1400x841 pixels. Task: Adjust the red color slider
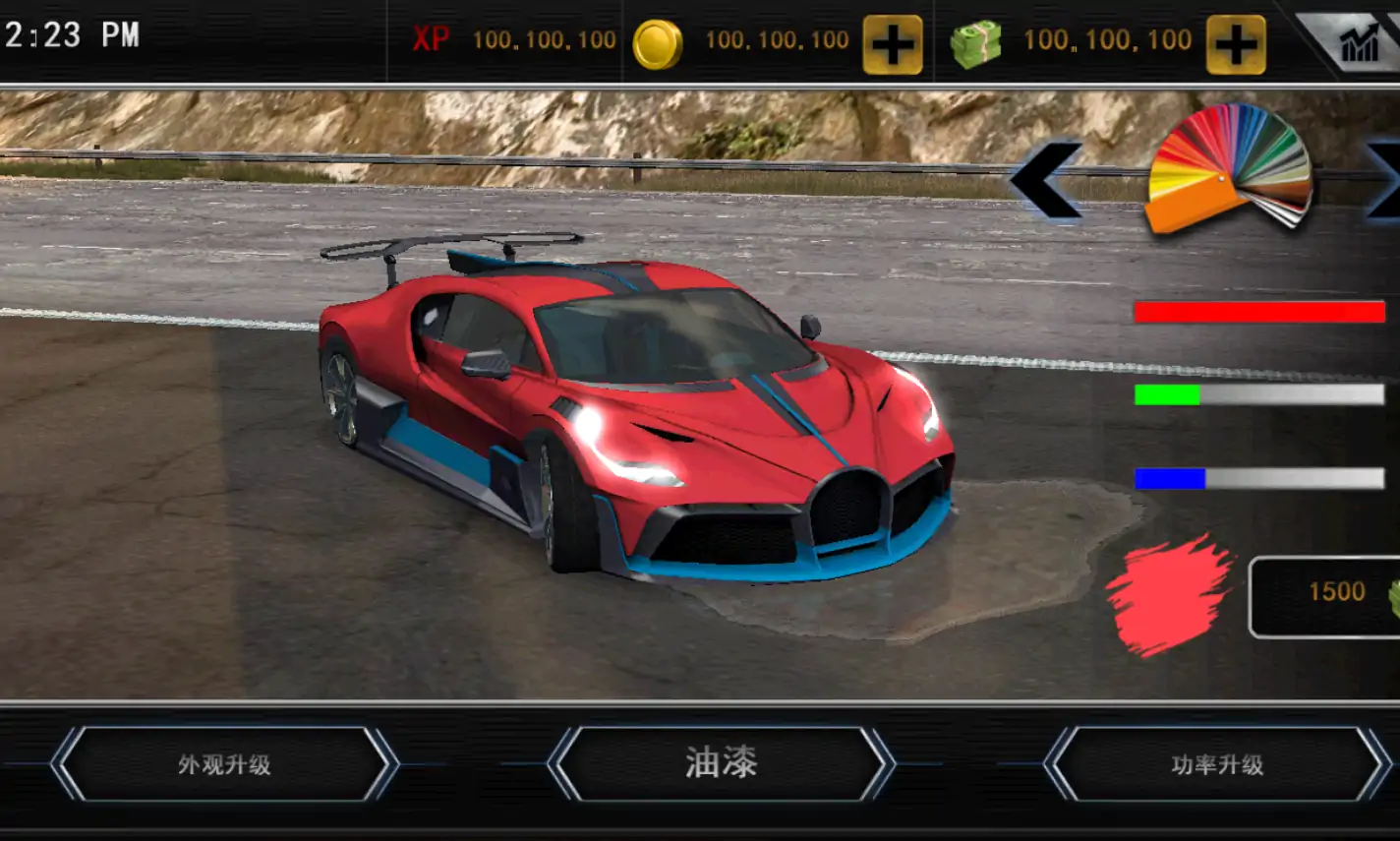[1259, 312]
